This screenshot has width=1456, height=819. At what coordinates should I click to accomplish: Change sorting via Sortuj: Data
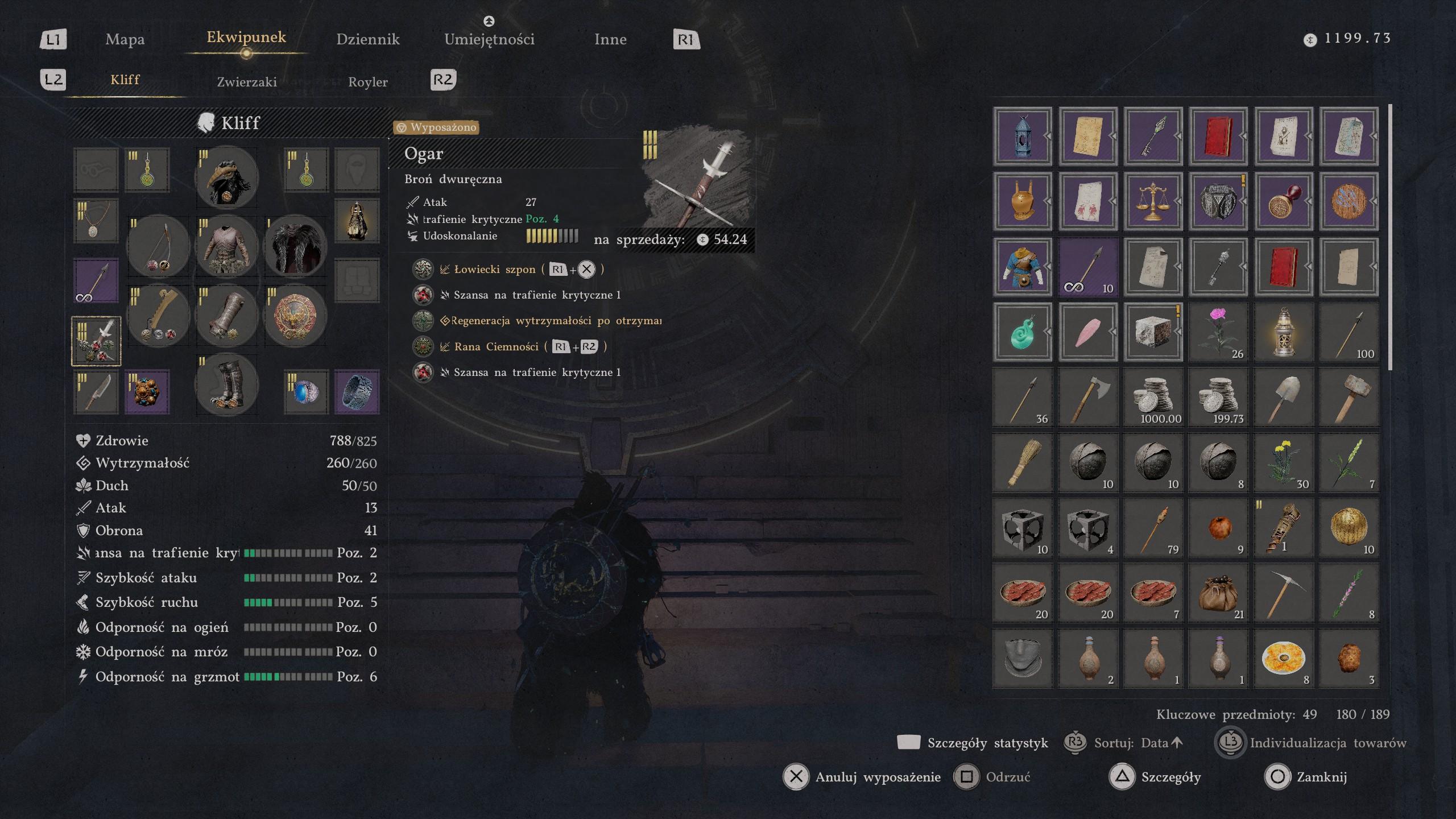tap(1131, 743)
